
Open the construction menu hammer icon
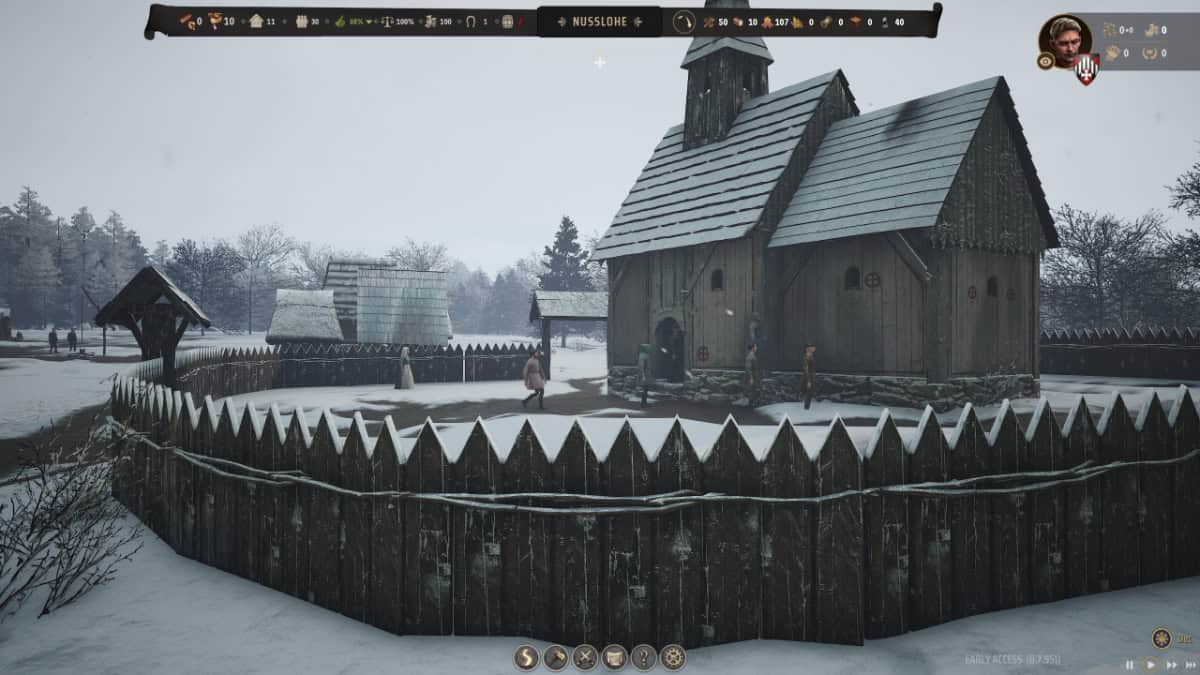(555, 657)
